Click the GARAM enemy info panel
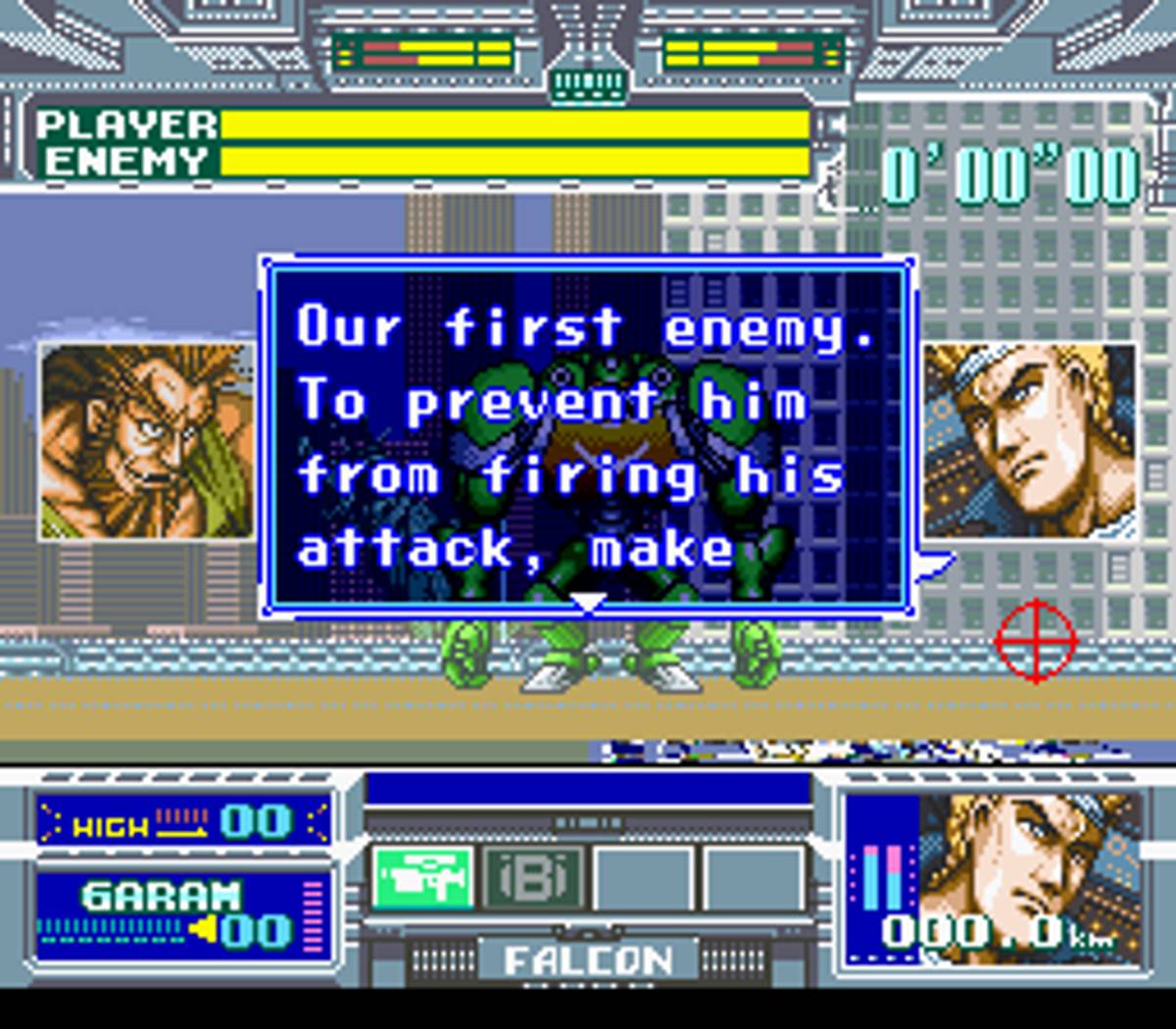 (184, 913)
